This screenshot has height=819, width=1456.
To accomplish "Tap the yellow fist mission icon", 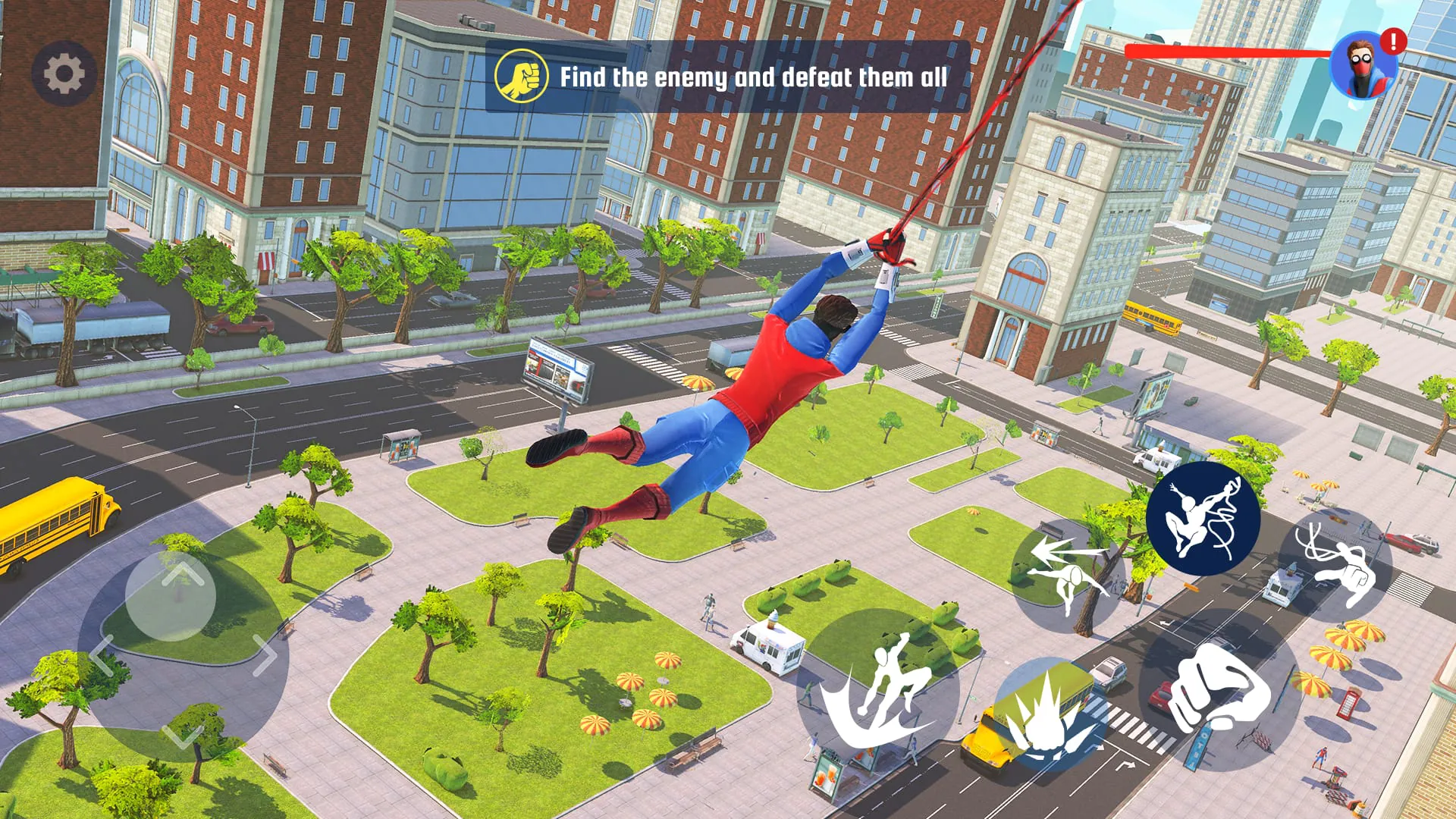I will pos(522,76).
